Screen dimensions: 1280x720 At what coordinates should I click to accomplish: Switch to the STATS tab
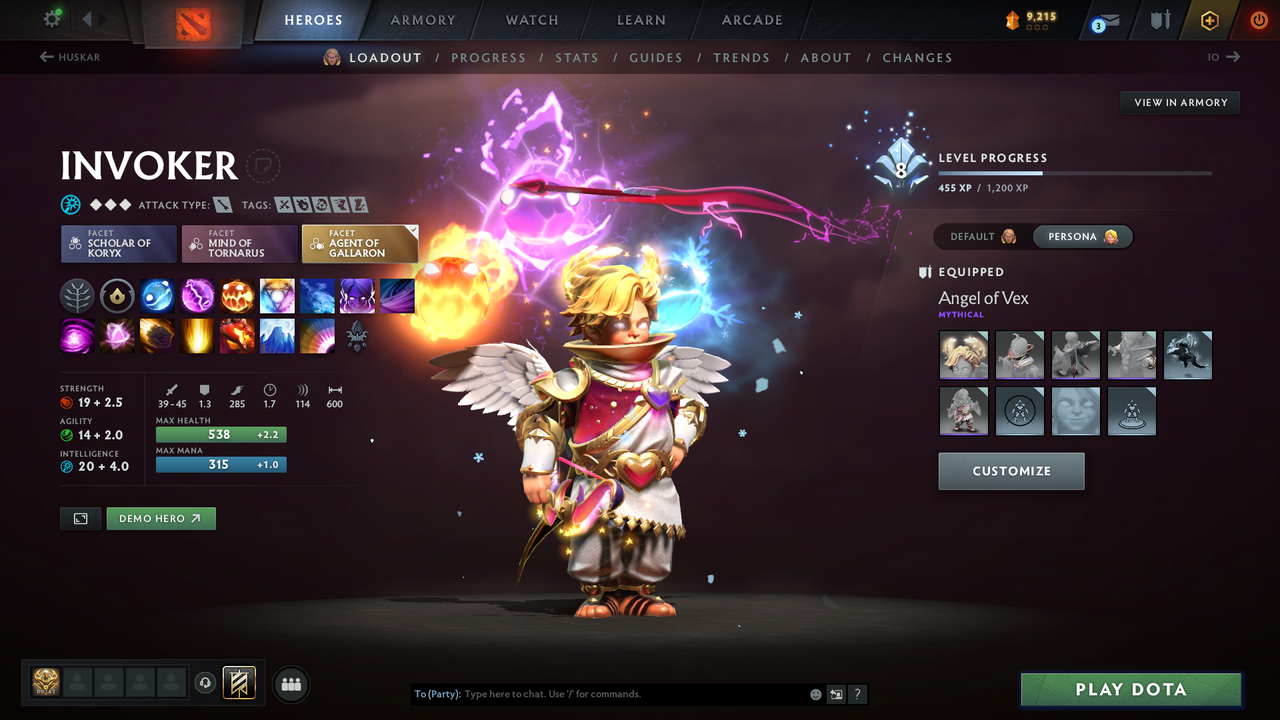(577, 57)
